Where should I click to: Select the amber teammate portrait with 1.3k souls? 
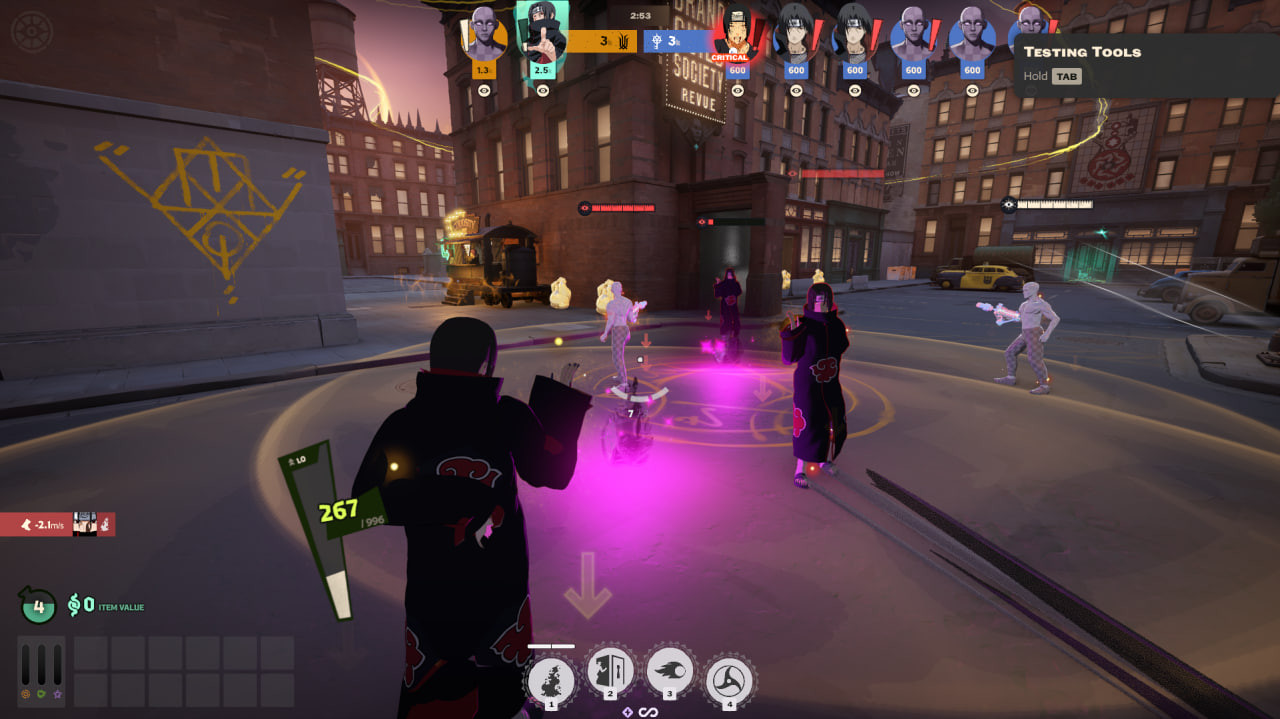tap(483, 38)
